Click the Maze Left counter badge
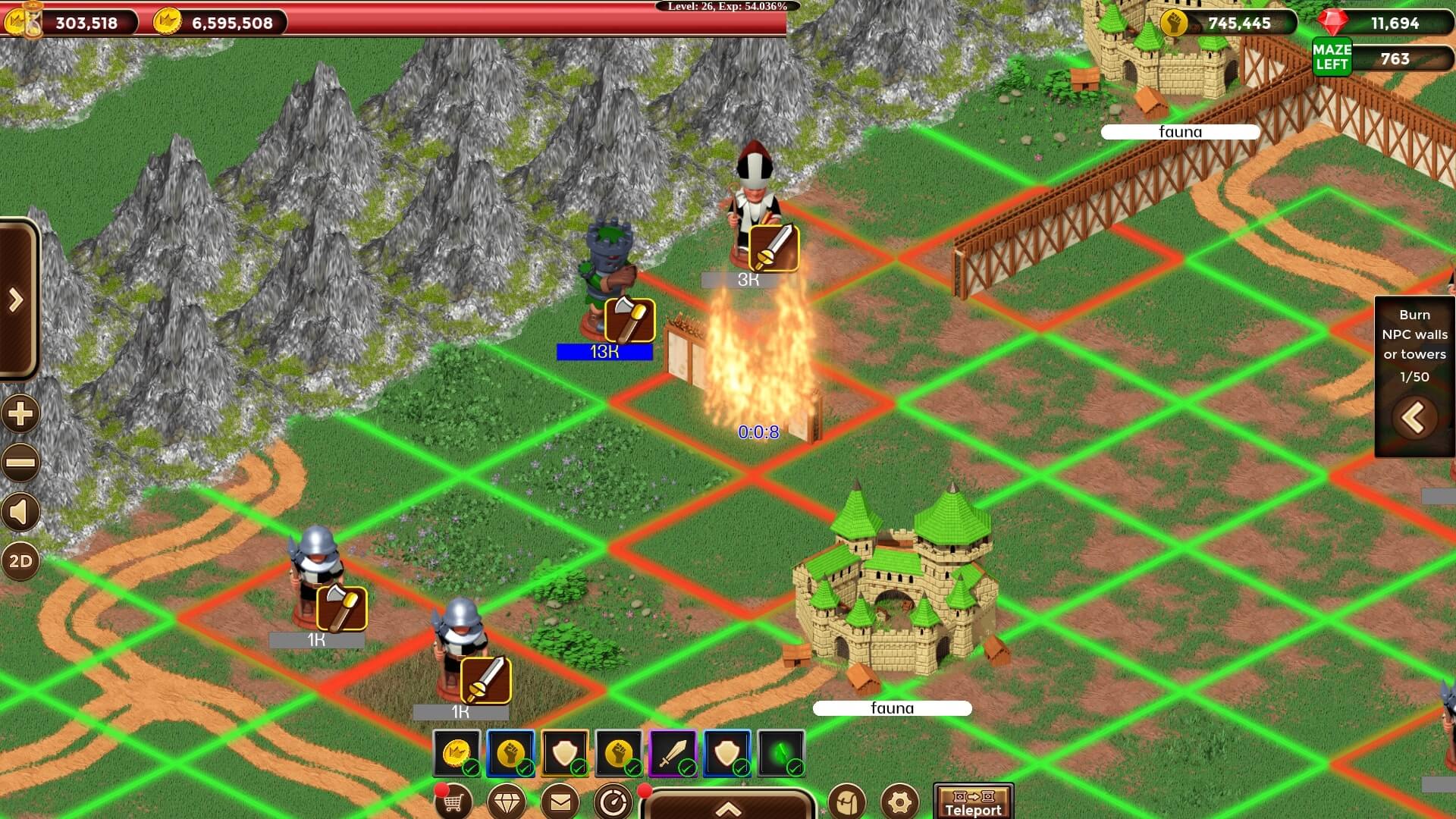This screenshot has width=1456, height=819. [1332, 58]
